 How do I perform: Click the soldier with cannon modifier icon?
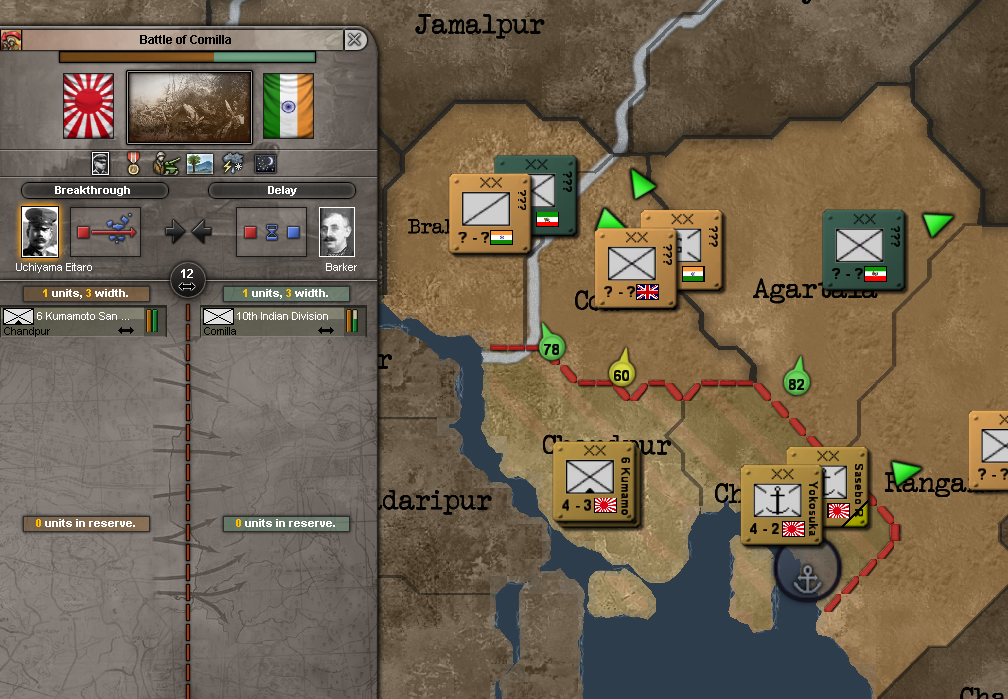click(166, 163)
